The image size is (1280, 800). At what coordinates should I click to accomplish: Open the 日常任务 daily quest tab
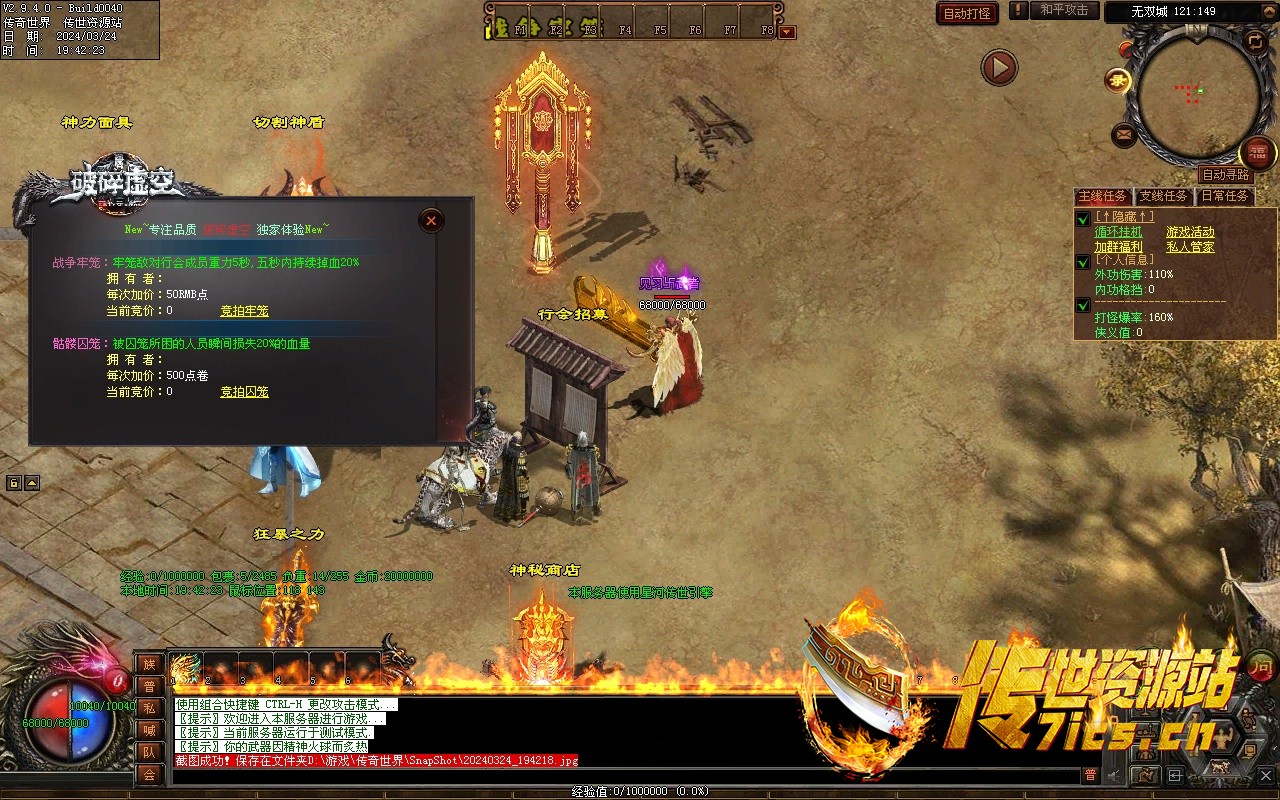tap(1225, 196)
